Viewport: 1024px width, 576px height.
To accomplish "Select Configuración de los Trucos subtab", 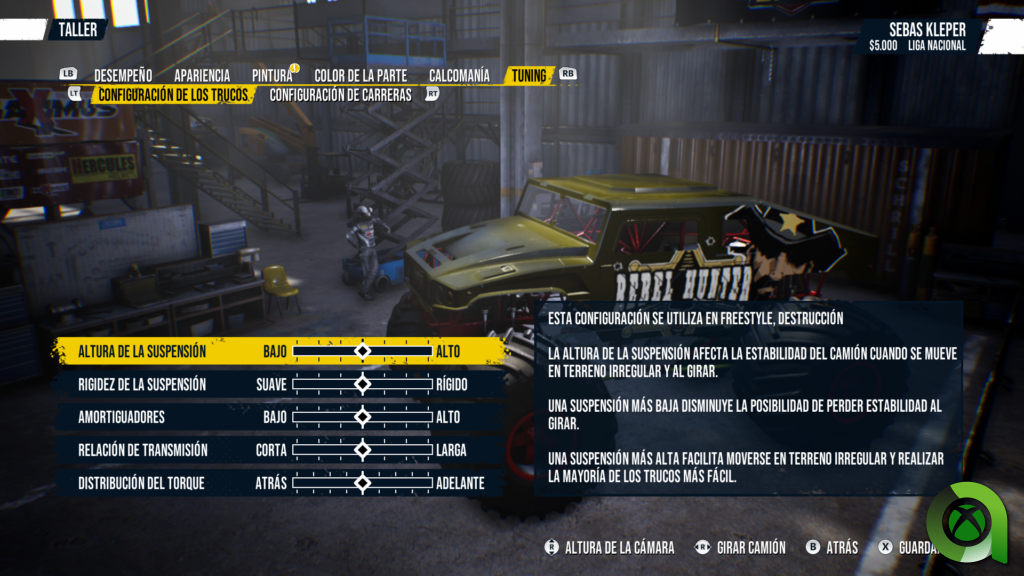I will 173,96.
